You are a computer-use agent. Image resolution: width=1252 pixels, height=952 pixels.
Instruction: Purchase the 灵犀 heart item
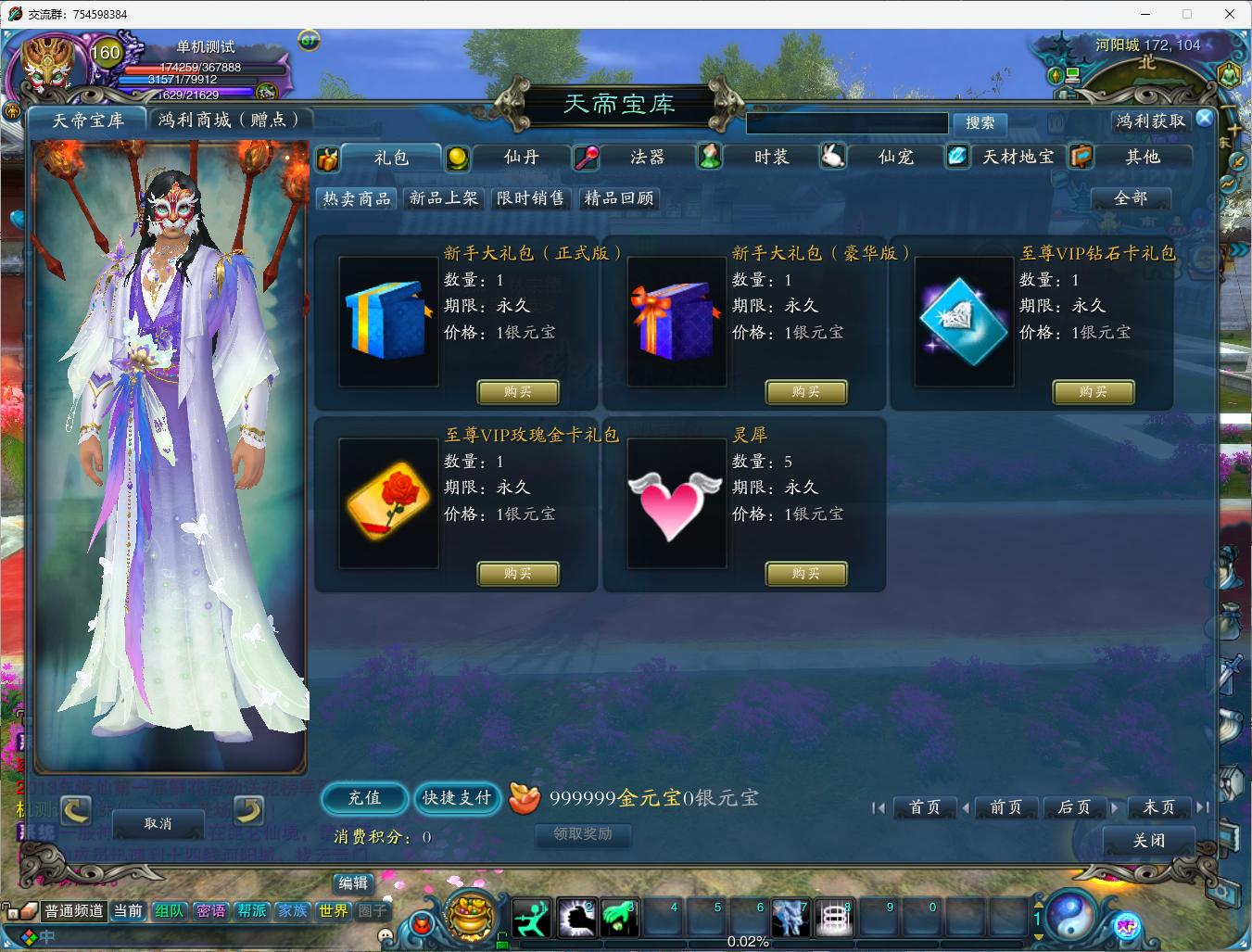tap(805, 574)
